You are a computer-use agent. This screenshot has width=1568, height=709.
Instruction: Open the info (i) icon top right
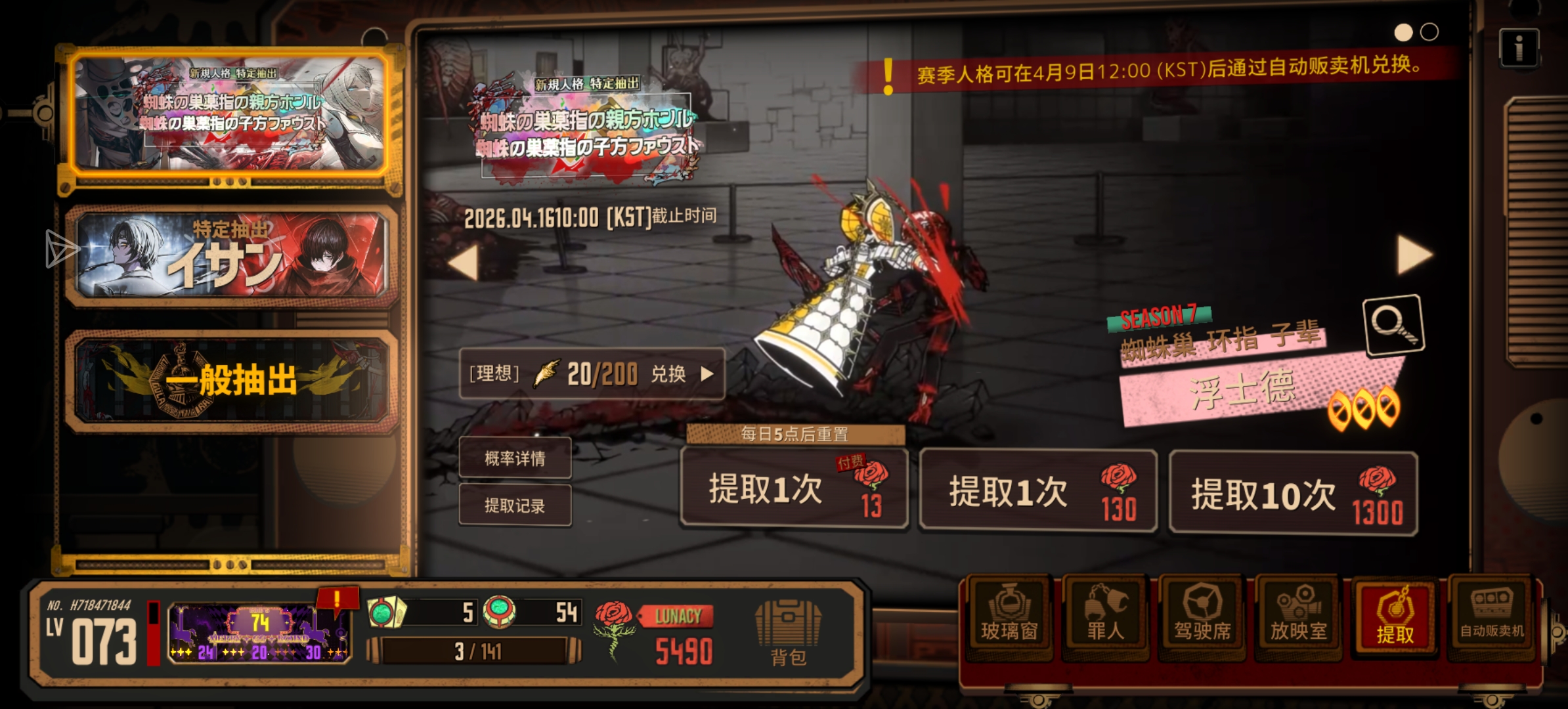pyautogui.click(x=1520, y=46)
